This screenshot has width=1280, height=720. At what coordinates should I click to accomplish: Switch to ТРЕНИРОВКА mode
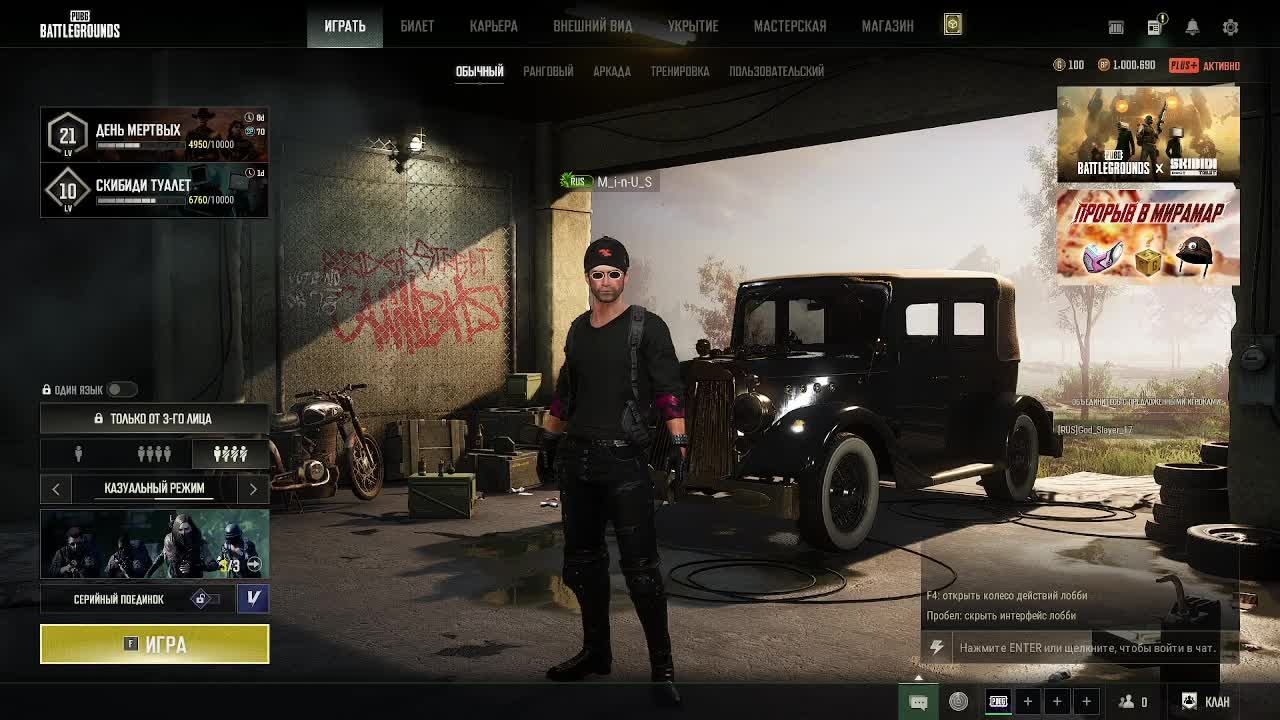(679, 71)
